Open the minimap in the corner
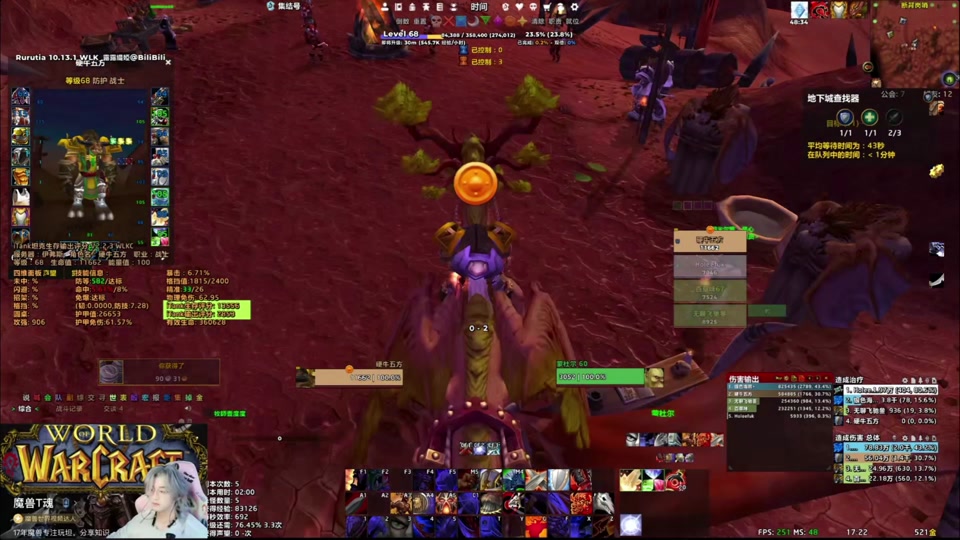The image size is (960, 540). click(x=913, y=42)
